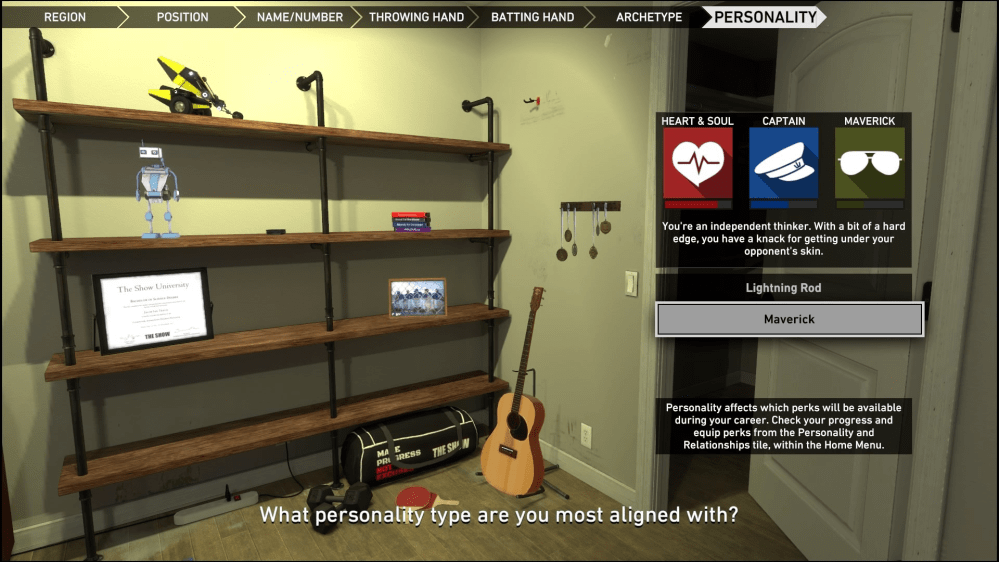Select the Maverick sunglasses icon
This screenshot has width=999, height=562.
click(870, 163)
